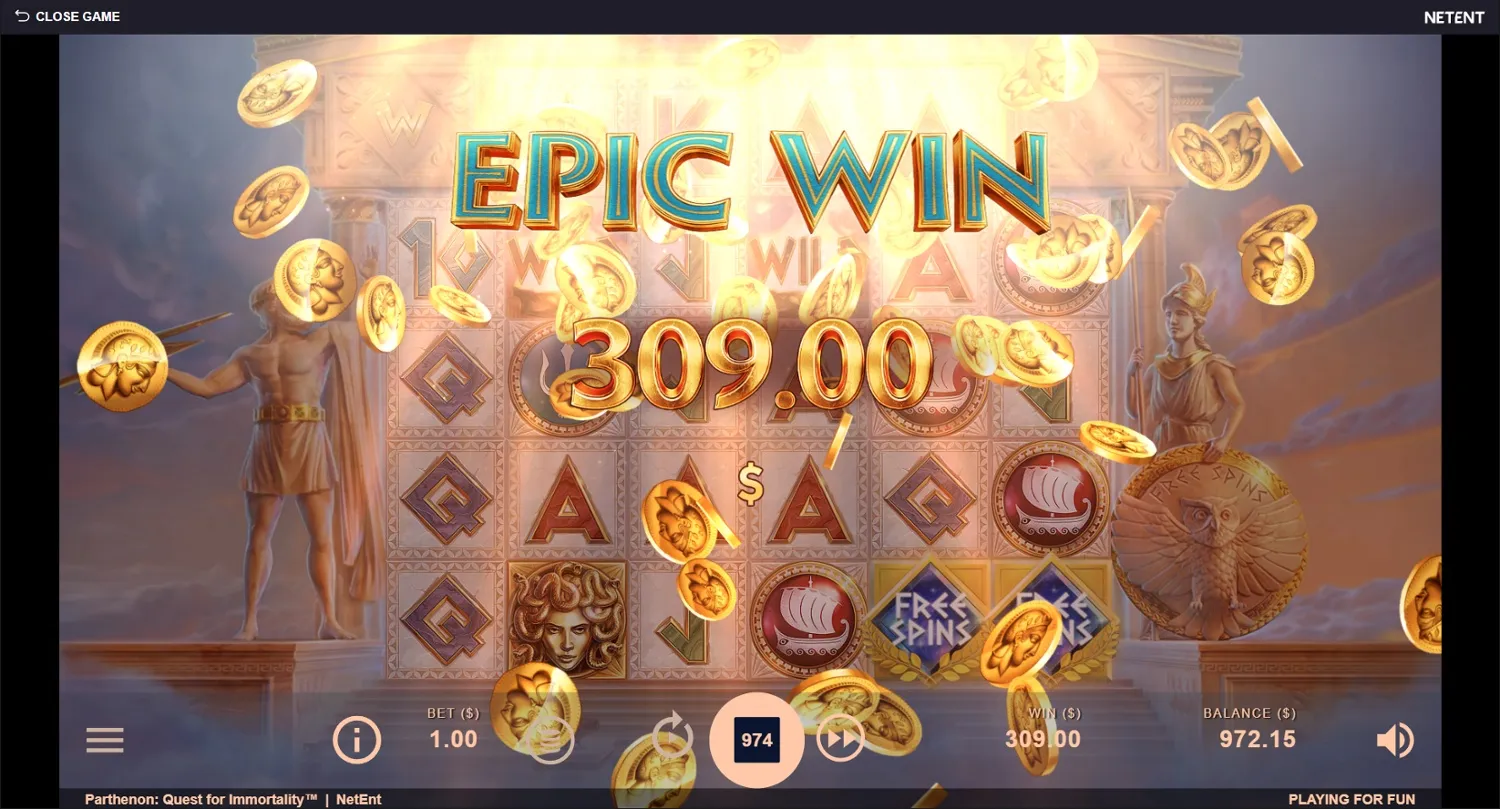Click the bet coin icon near the spin button
Viewport: 1500px width, 809px height.
[551, 740]
